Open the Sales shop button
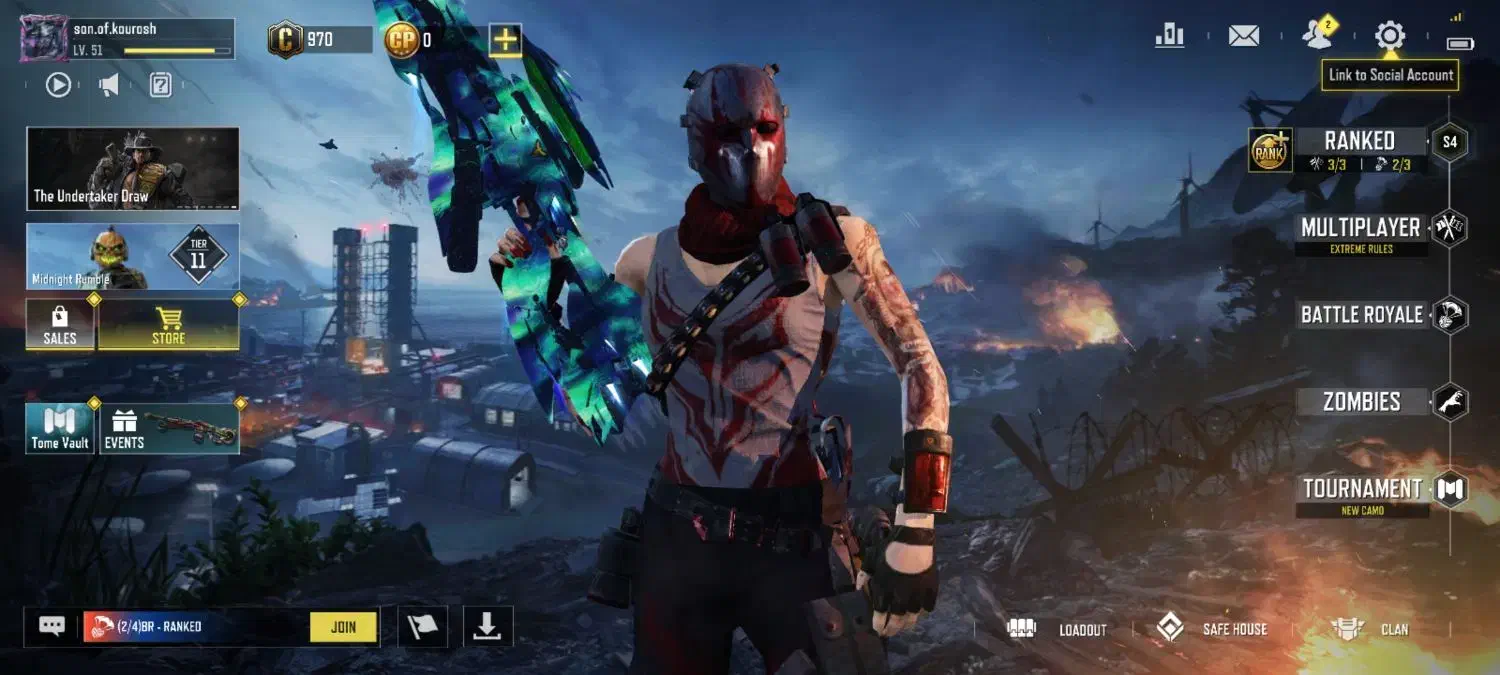The width and height of the screenshot is (1500, 675). point(60,326)
